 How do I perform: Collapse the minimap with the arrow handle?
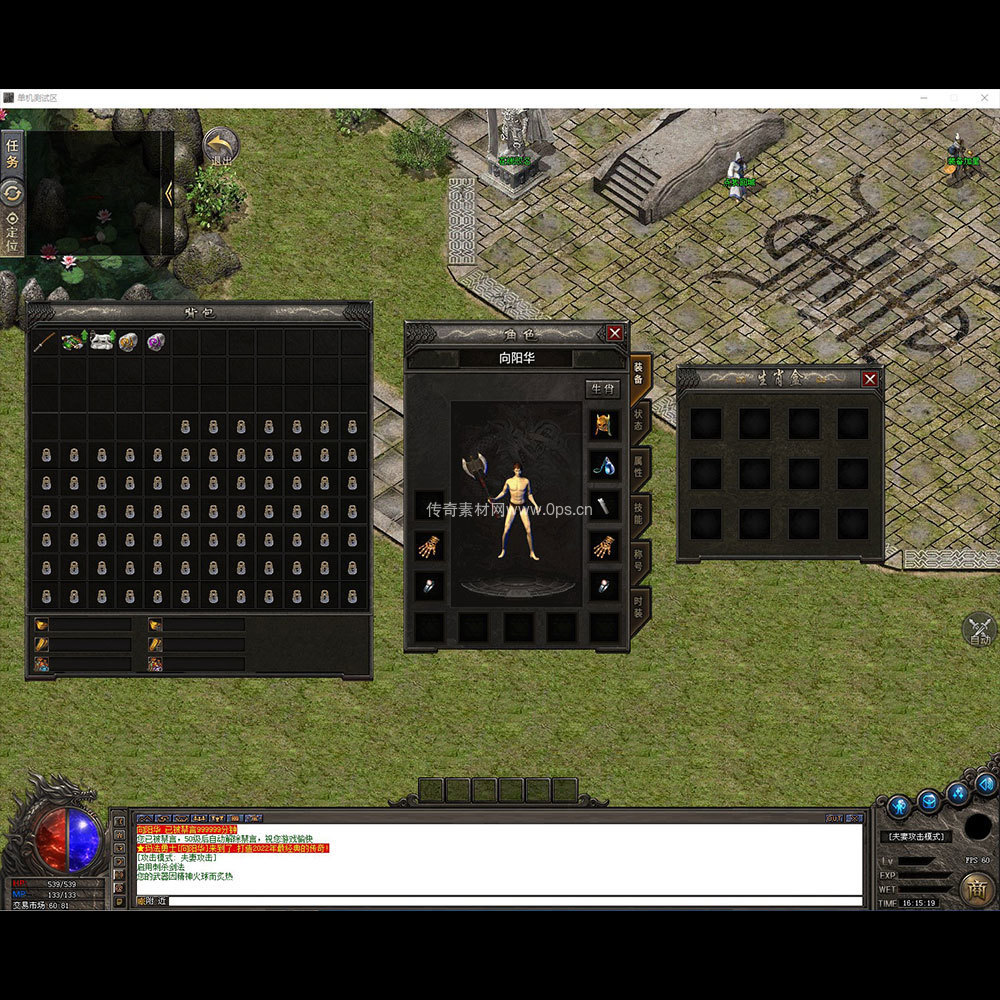[x=168, y=194]
